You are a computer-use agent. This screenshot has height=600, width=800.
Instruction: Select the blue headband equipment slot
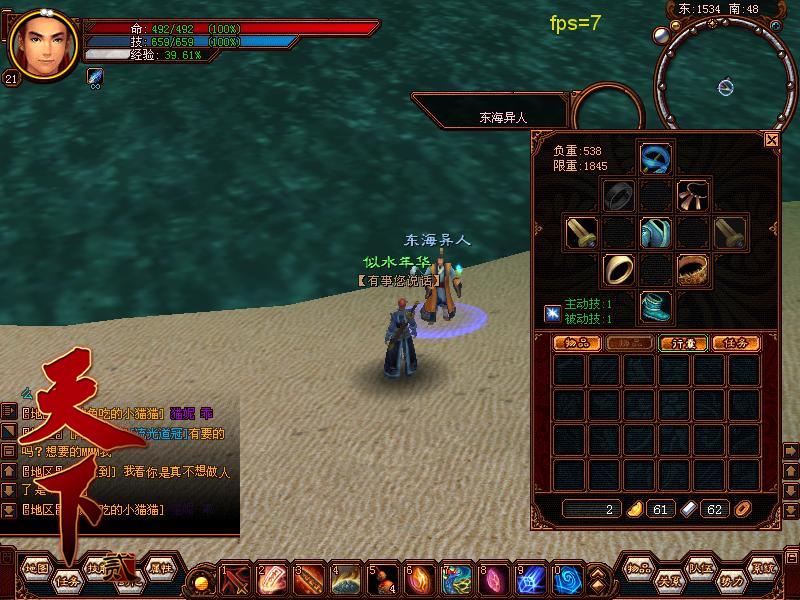[655, 158]
